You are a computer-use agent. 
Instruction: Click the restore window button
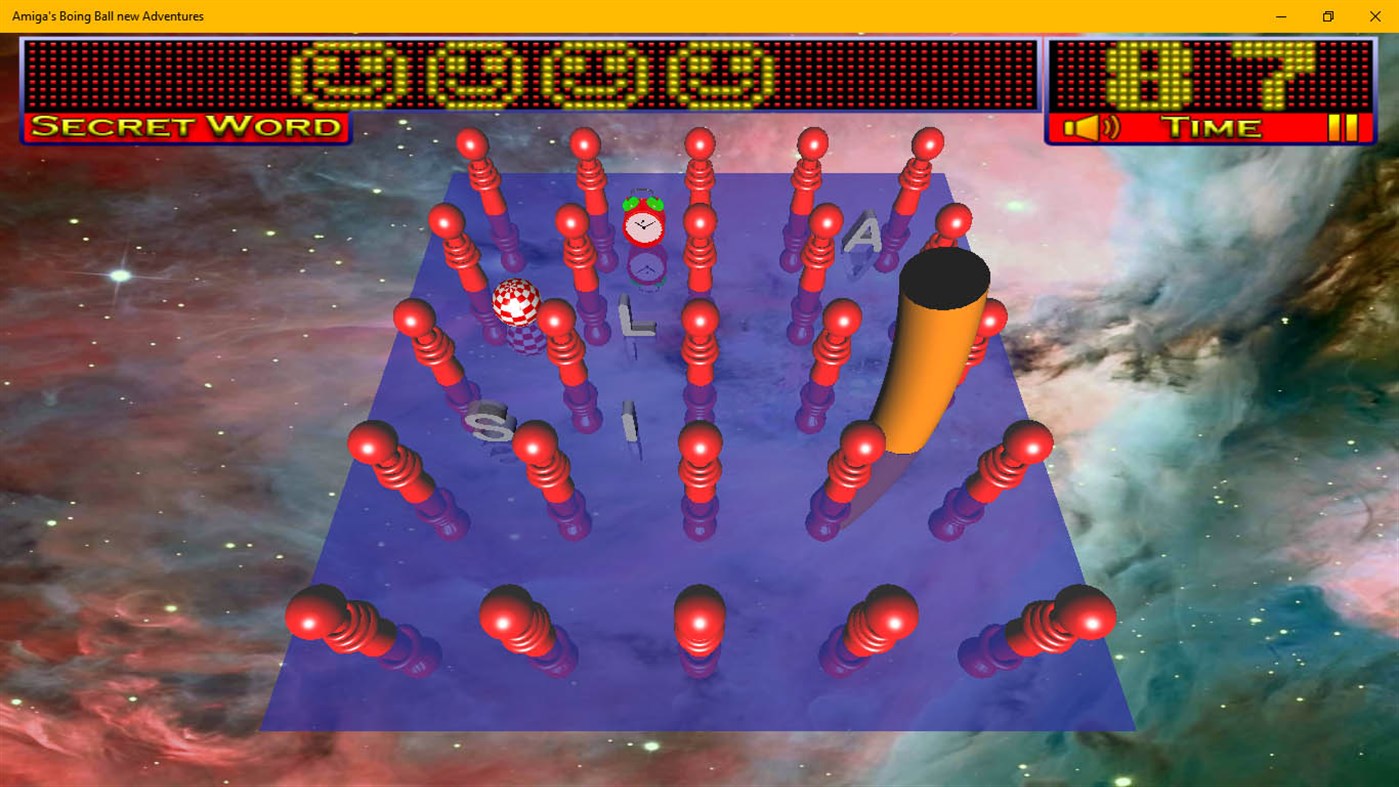(x=1327, y=16)
